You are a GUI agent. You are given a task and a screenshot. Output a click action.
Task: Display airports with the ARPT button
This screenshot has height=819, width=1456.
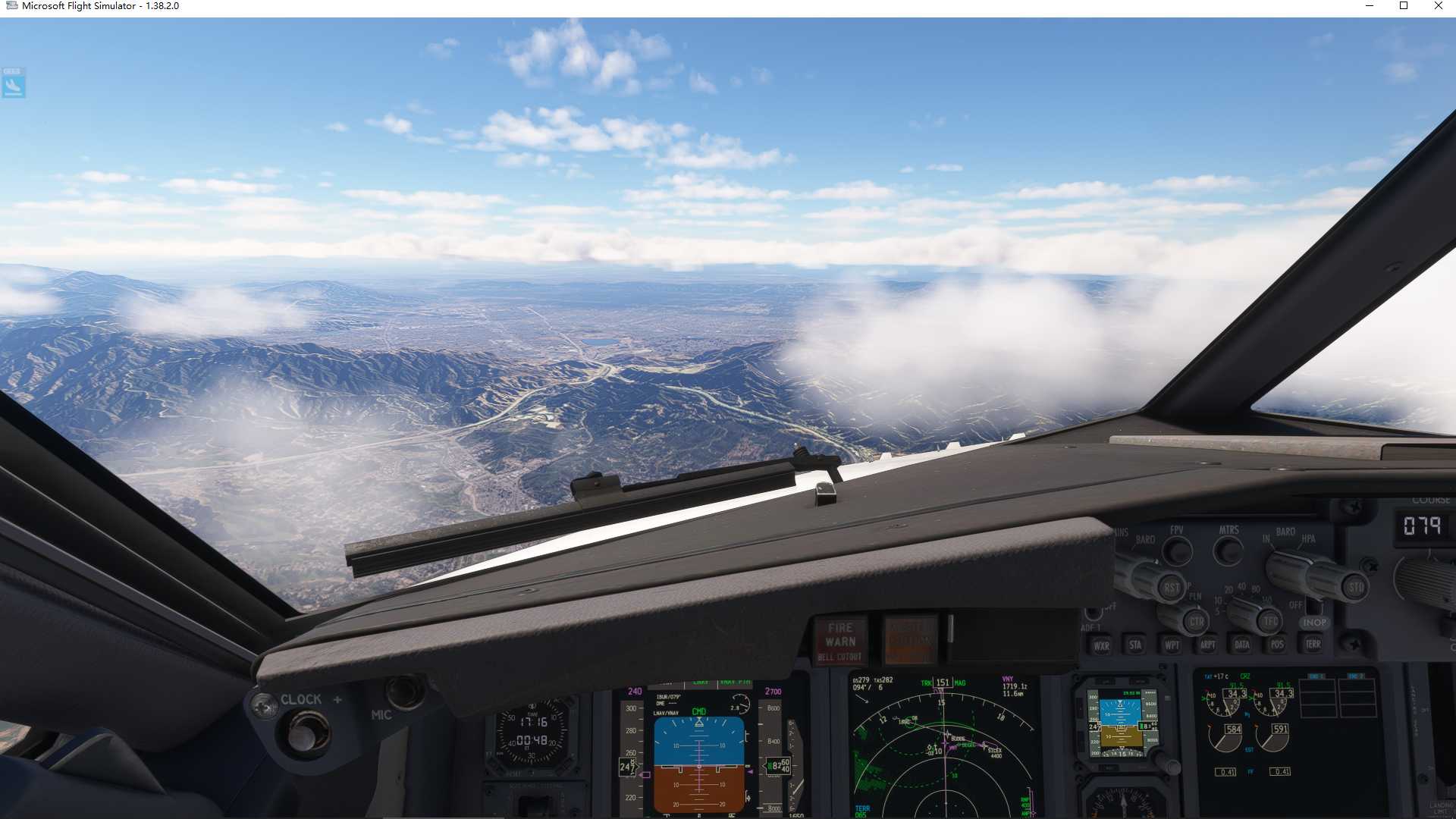1208,646
